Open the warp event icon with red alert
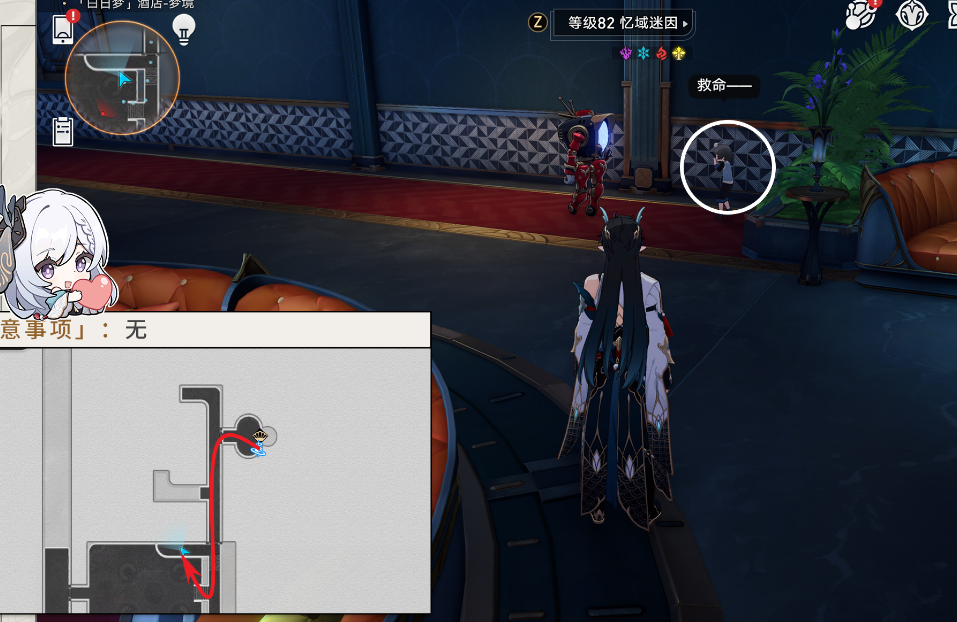957x622 pixels. [861, 14]
